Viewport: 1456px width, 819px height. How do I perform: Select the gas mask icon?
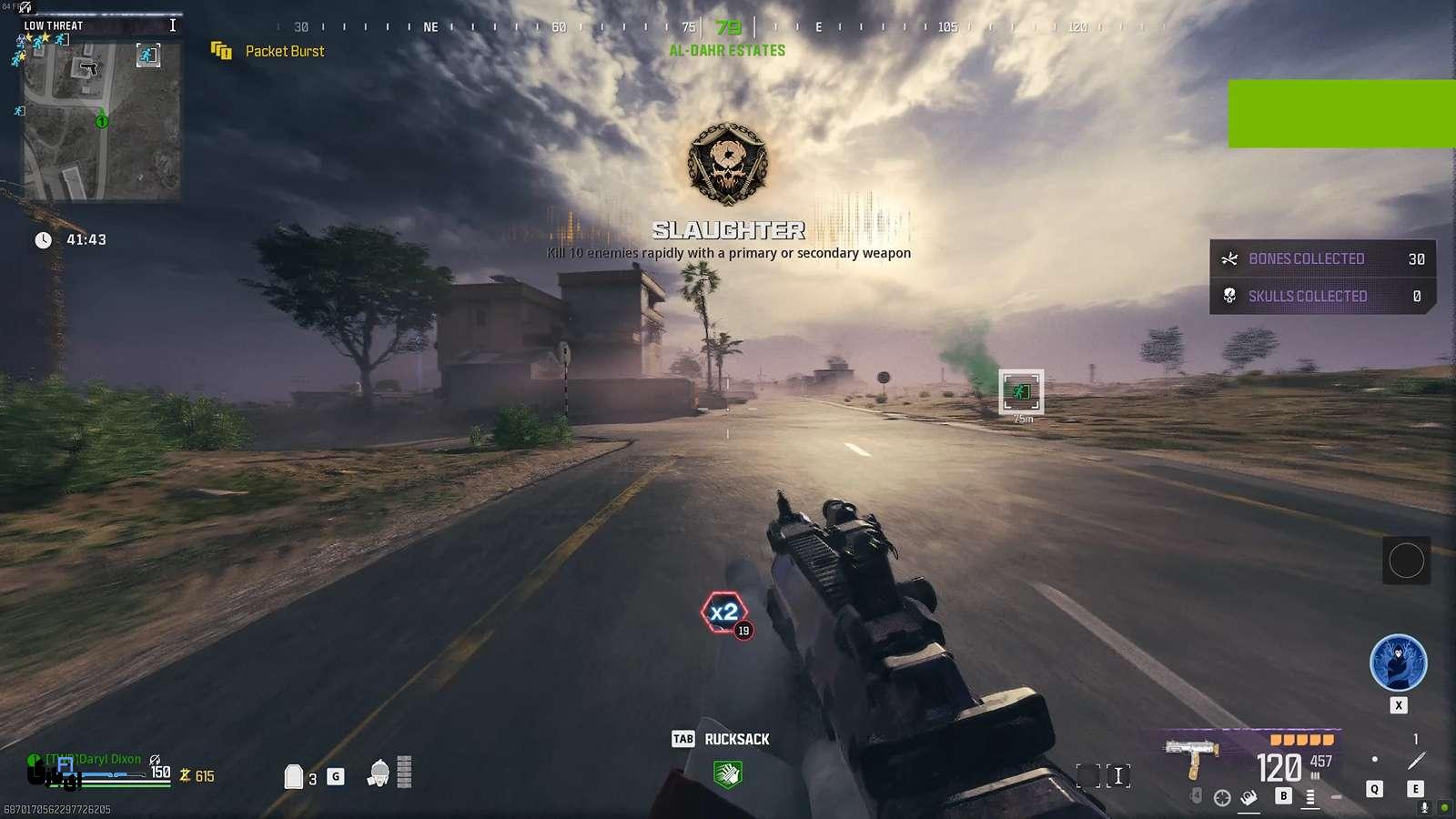pyautogui.click(x=379, y=773)
